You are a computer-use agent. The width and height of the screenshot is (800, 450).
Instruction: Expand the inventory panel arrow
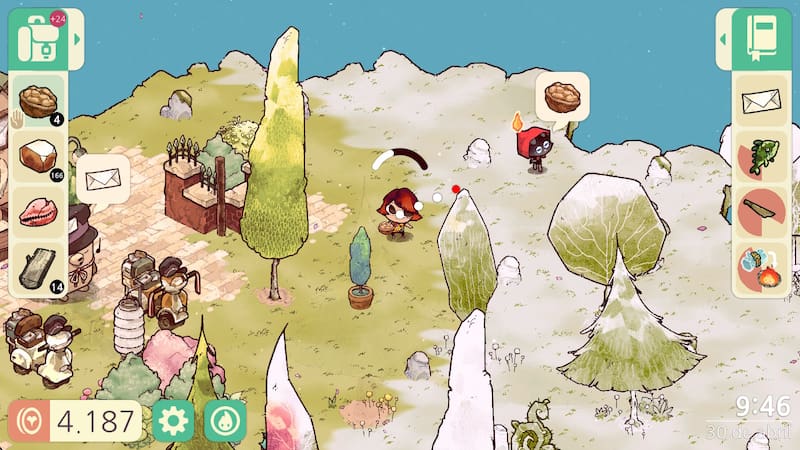[77, 40]
